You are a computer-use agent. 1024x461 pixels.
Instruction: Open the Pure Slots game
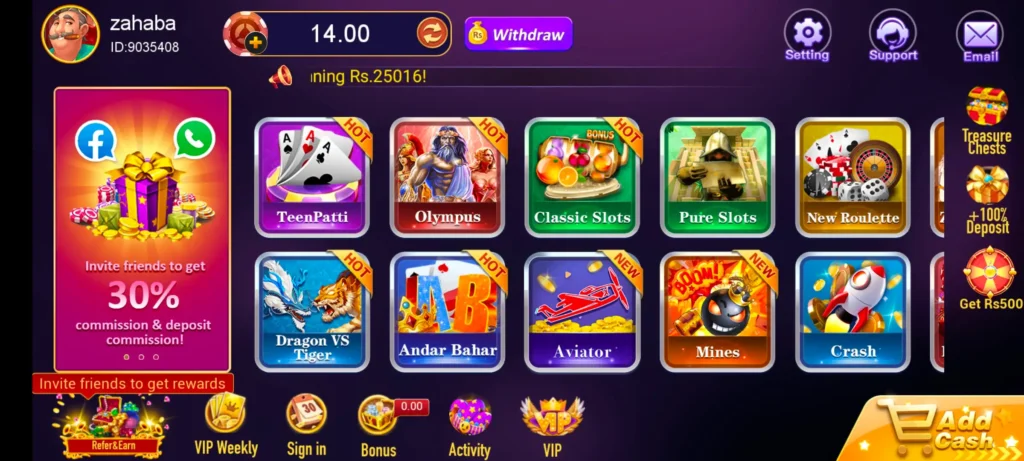point(717,175)
